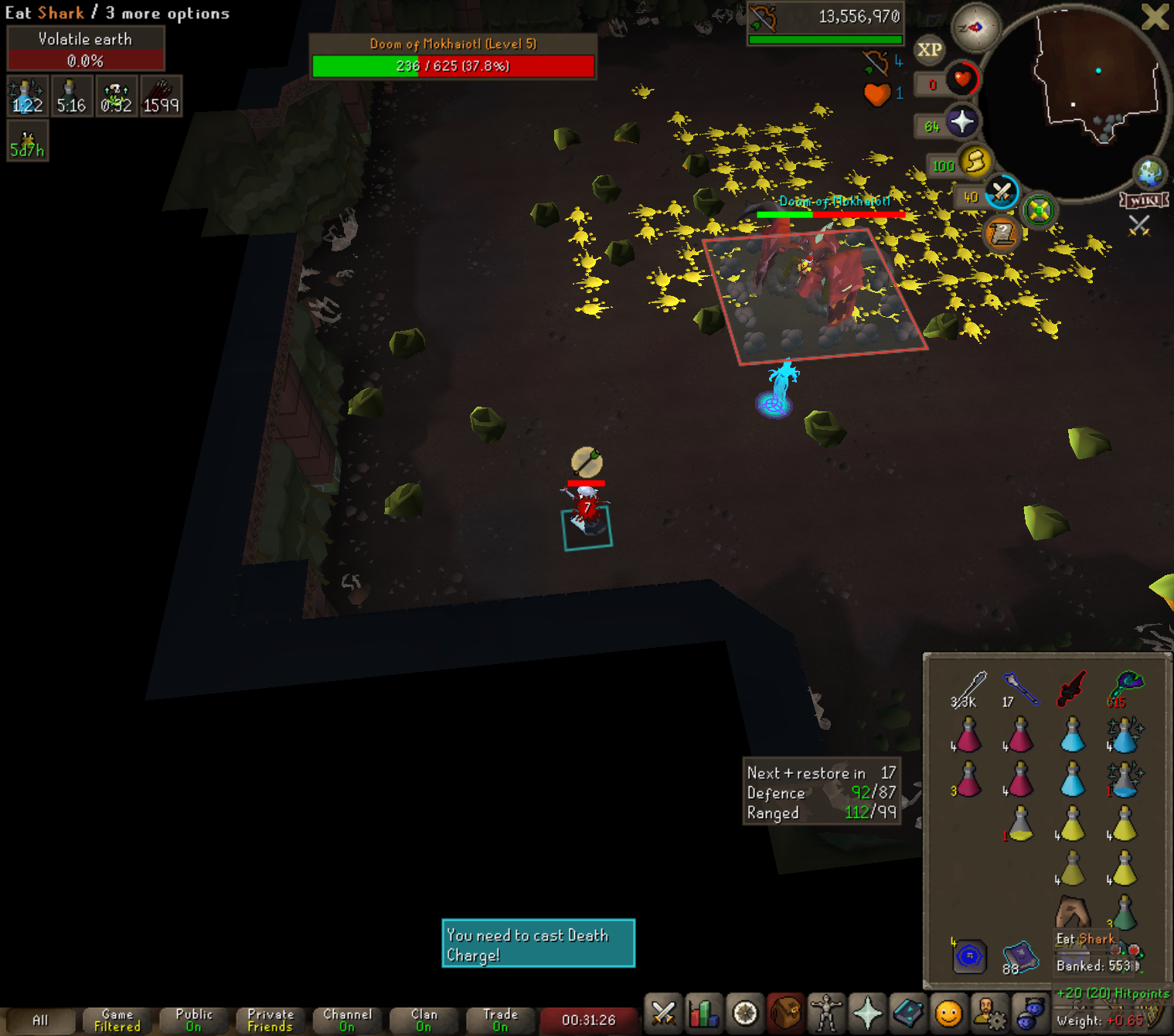The height and width of the screenshot is (1036, 1174).
Task: Switch to the Quest List compass tab
Action: (x=745, y=1013)
